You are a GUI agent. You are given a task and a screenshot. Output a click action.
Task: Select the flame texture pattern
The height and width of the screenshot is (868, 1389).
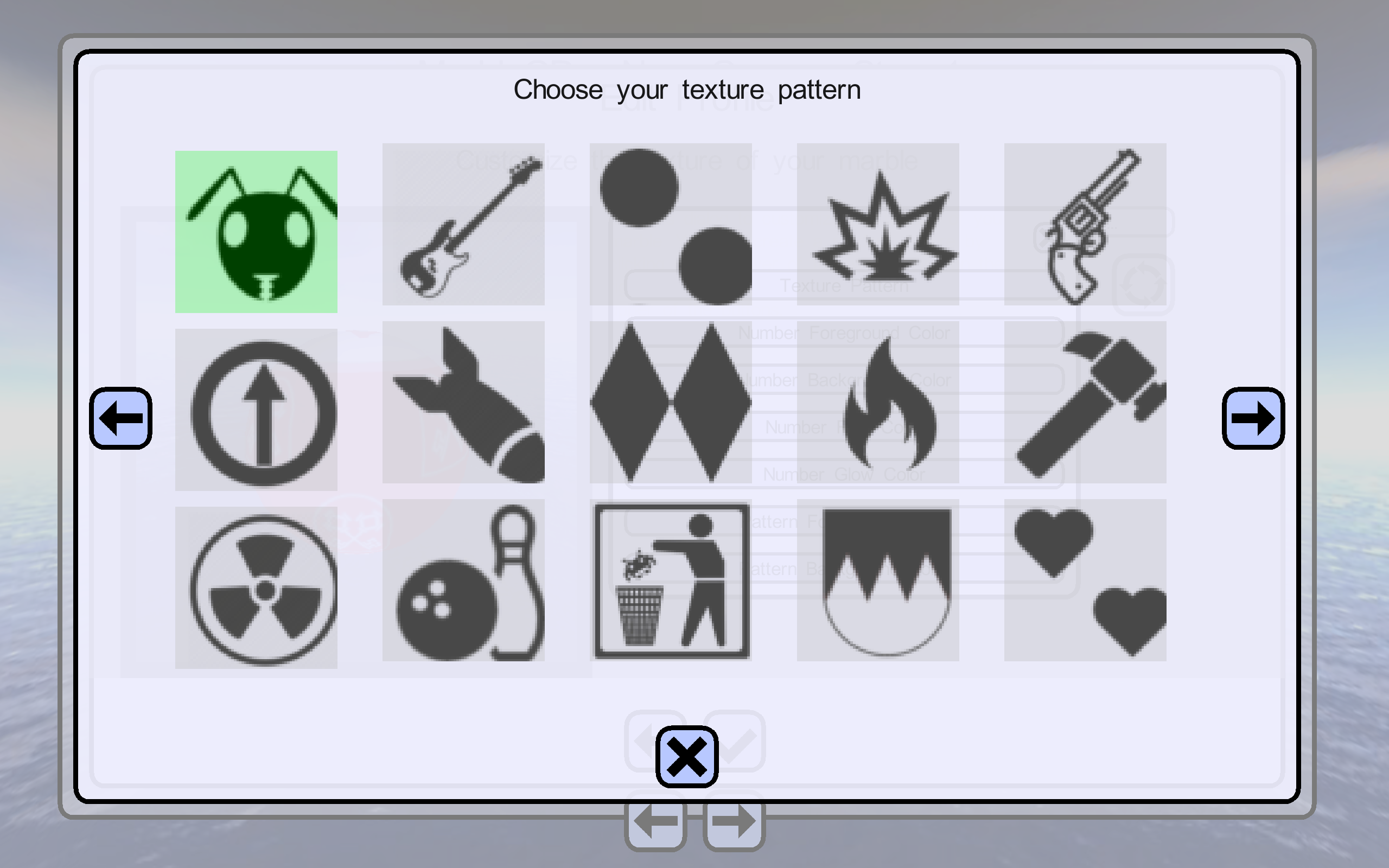877,403
